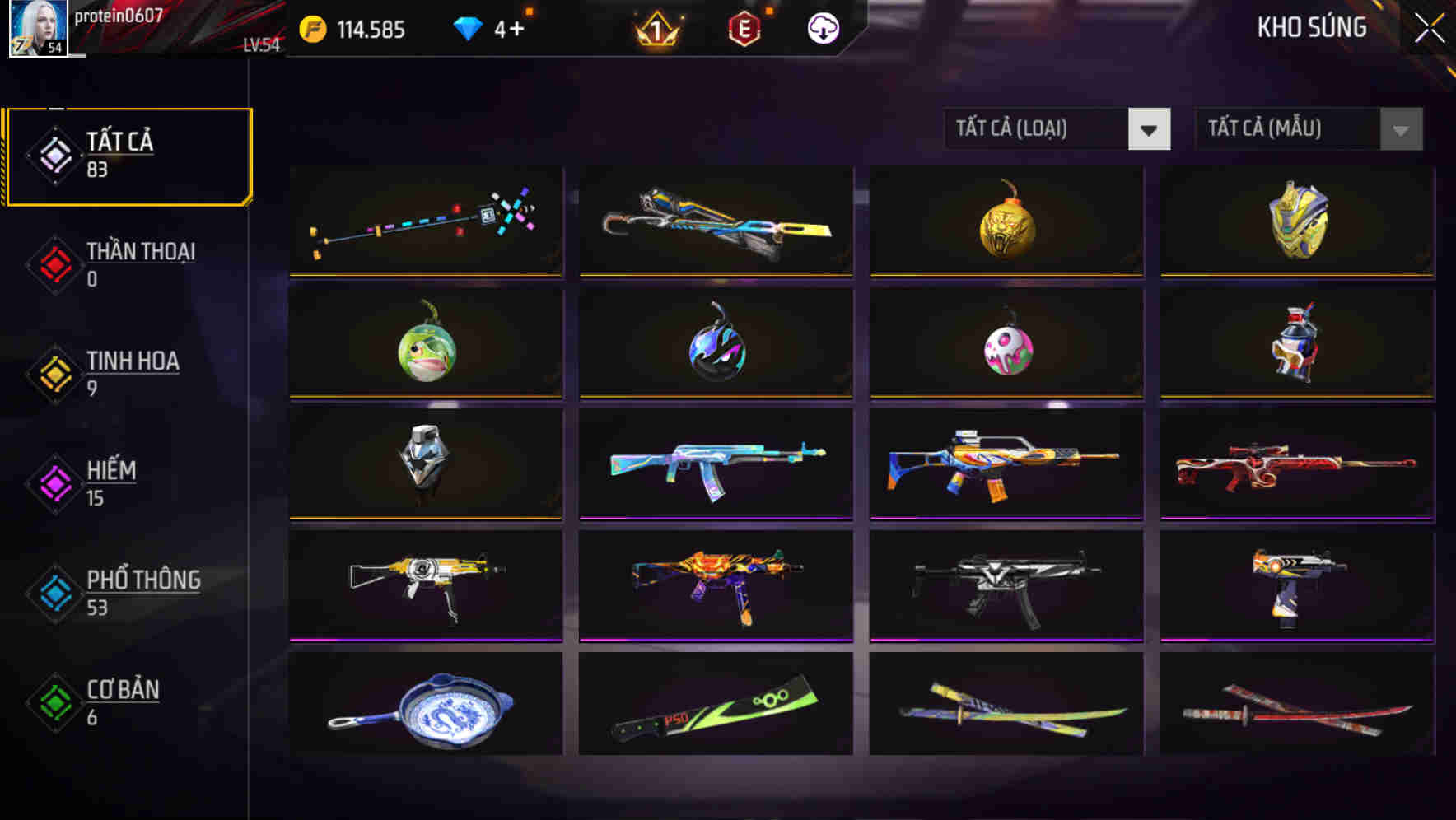Click the blue diamond icon
This screenshot has width=1456, height=820.
coord(466,27)
